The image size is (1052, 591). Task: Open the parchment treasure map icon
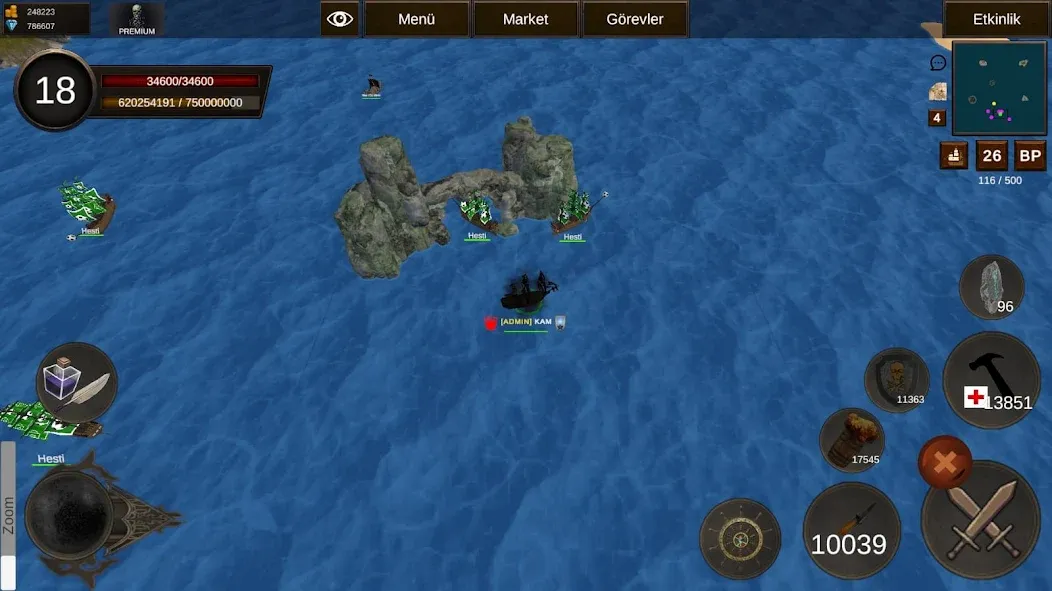tap(938, 91)
